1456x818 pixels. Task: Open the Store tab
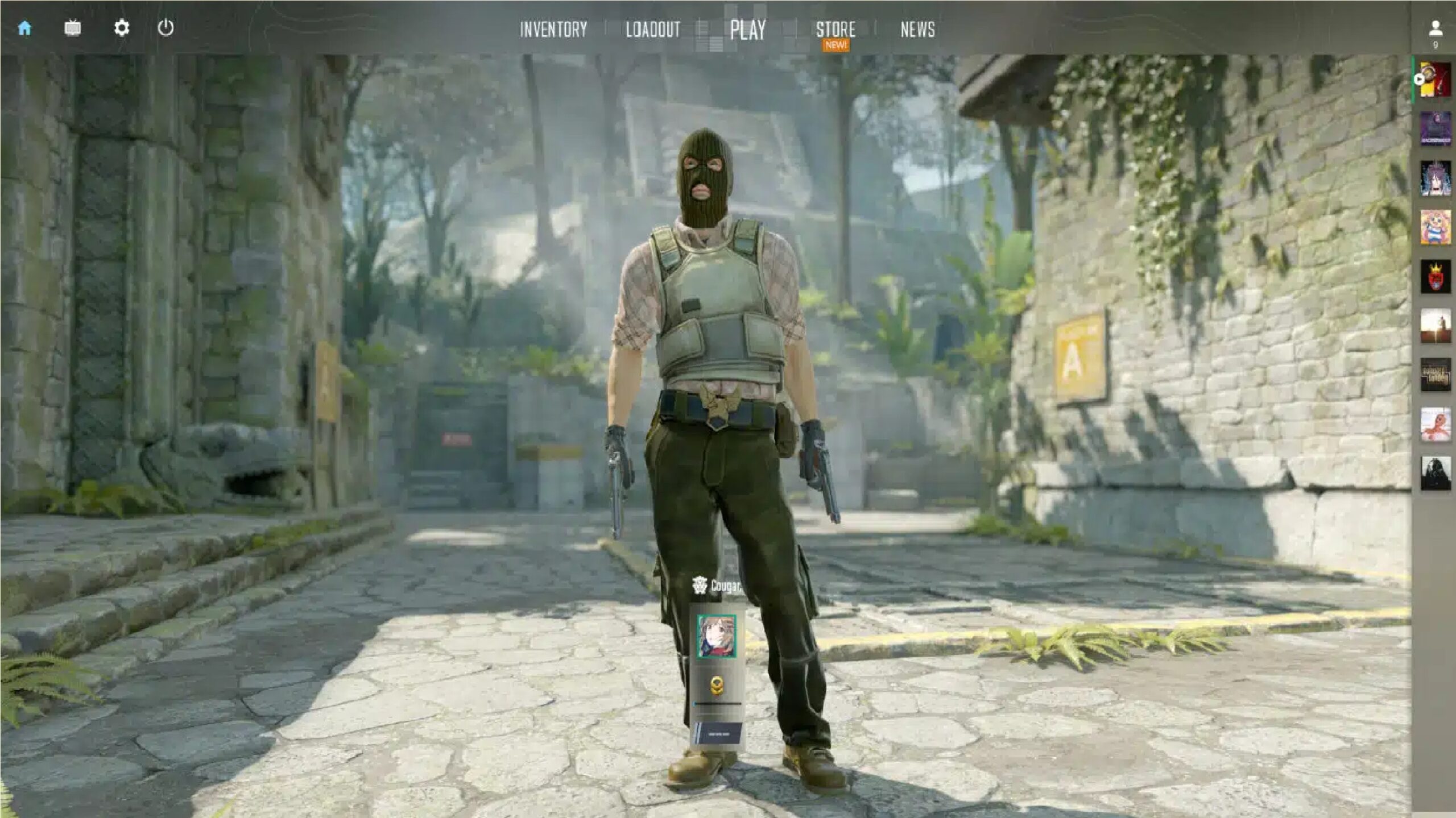pyautogui.click(x=835, y=30)
